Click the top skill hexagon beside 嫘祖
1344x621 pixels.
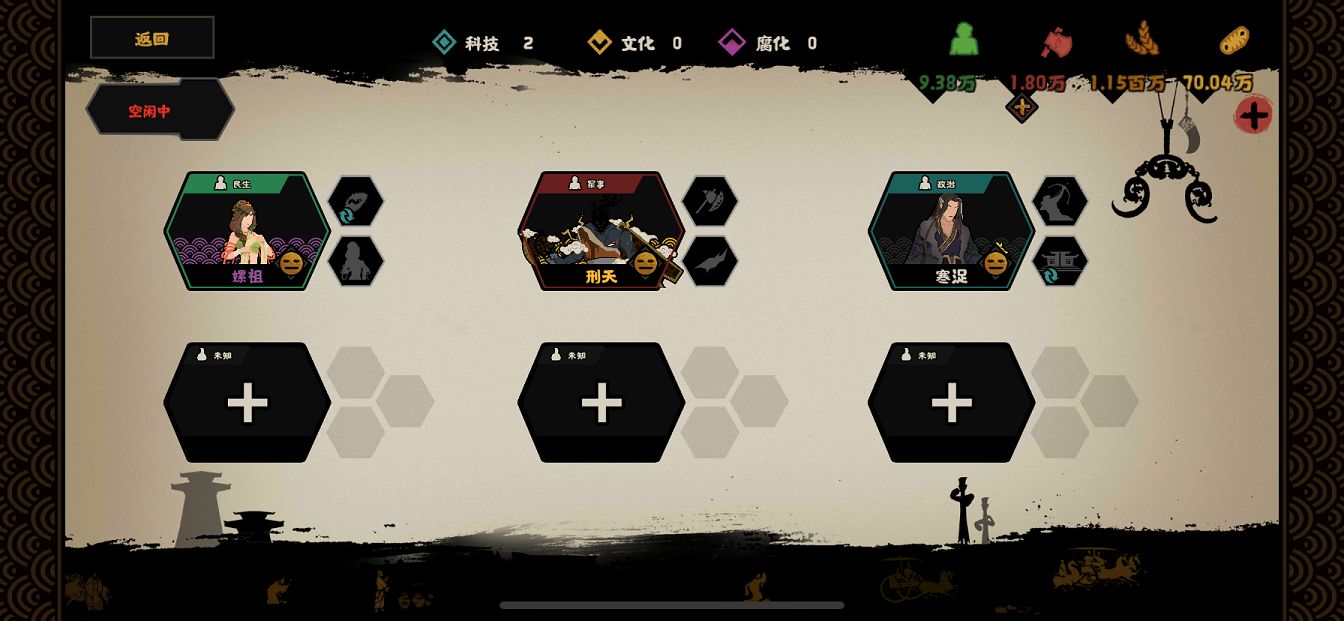coord(356,201)
